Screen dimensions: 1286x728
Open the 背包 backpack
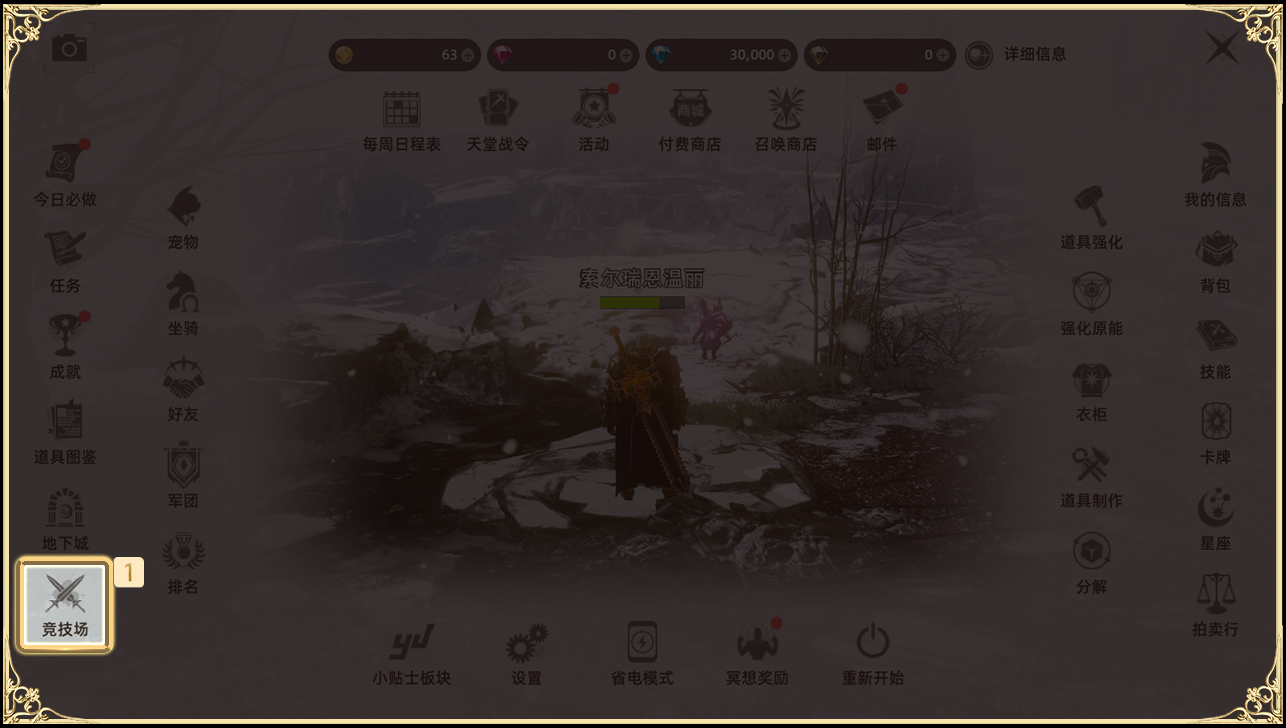pos(1215,261)
